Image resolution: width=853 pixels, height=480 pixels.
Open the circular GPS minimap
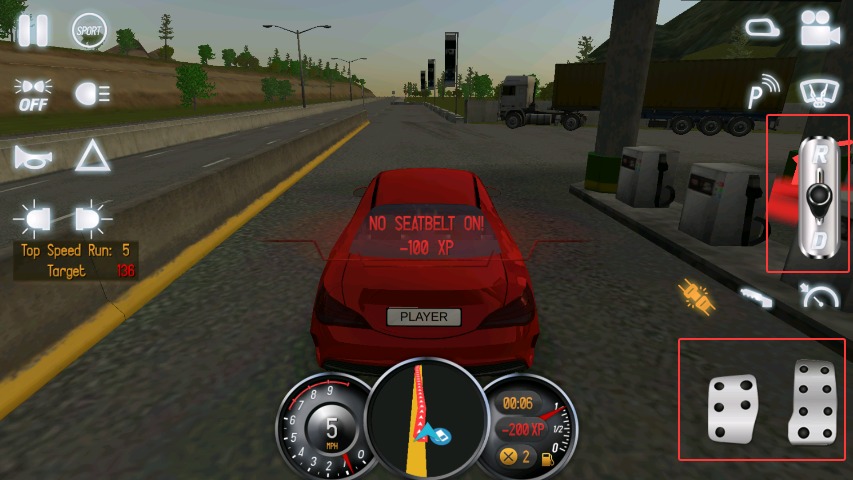tap(425, 420)
